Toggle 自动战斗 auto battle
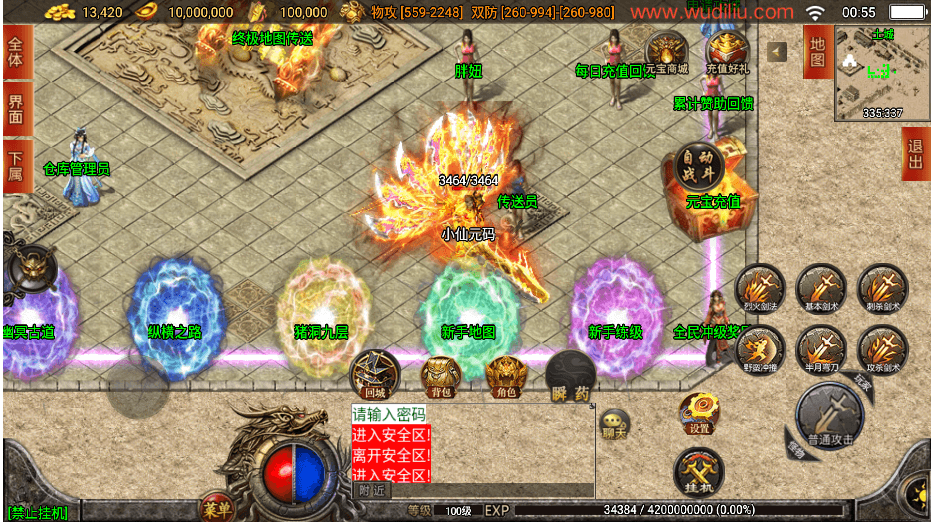 click(x=697, y=166)
